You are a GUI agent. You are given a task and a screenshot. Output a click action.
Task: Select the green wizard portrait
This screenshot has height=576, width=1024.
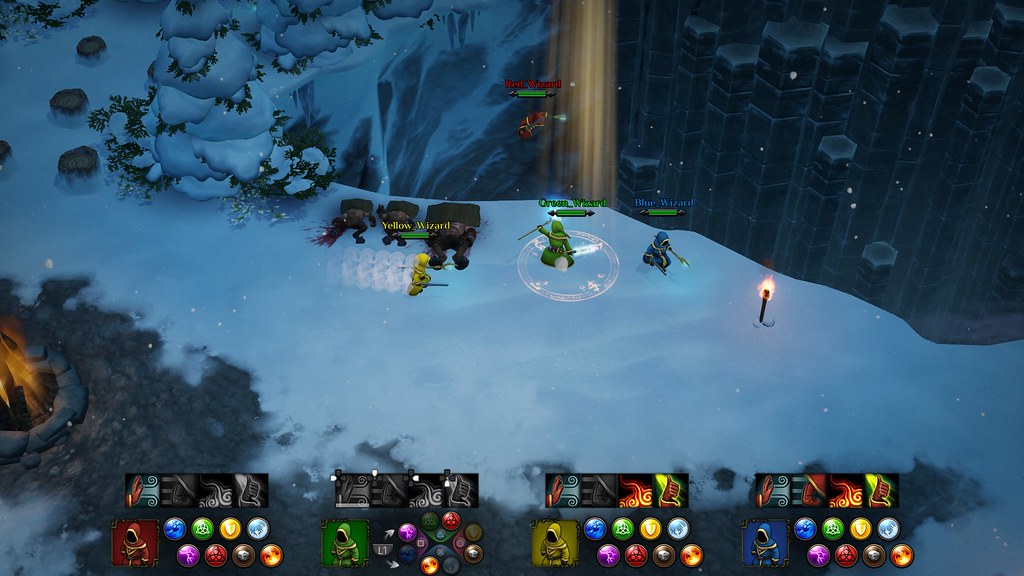[x=345, y=542]
